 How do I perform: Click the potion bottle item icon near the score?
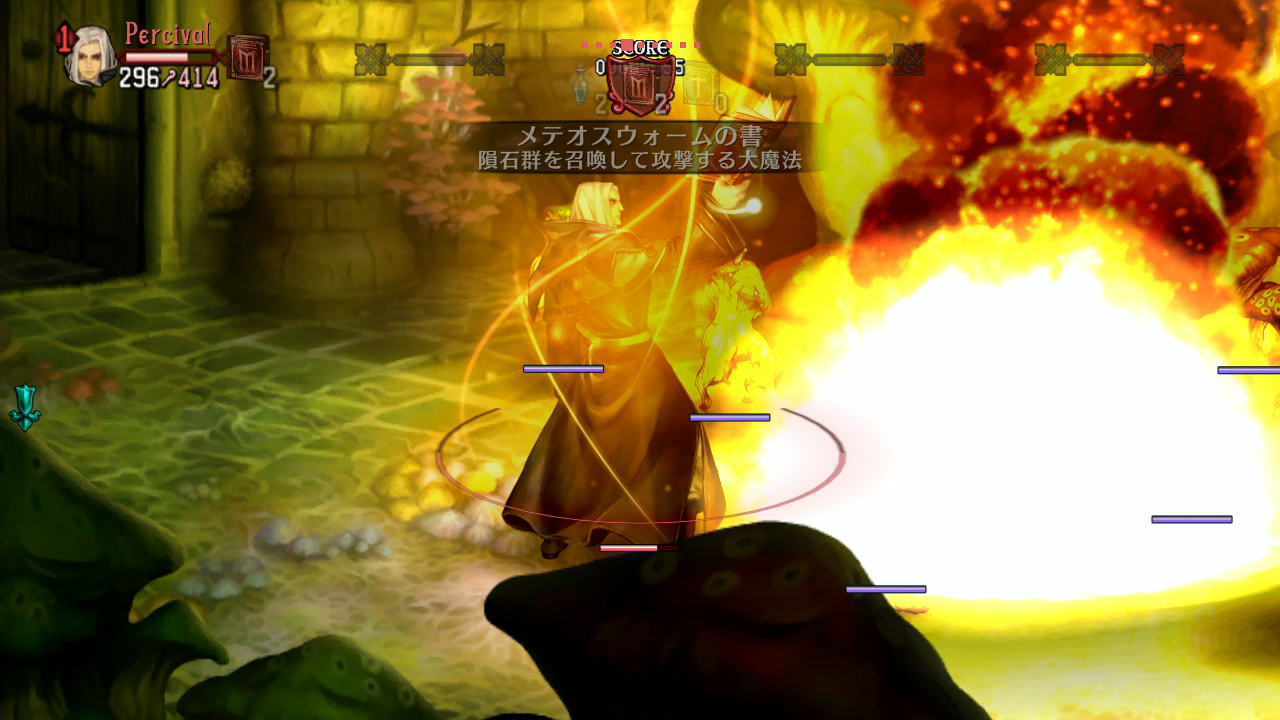(580, 85)
